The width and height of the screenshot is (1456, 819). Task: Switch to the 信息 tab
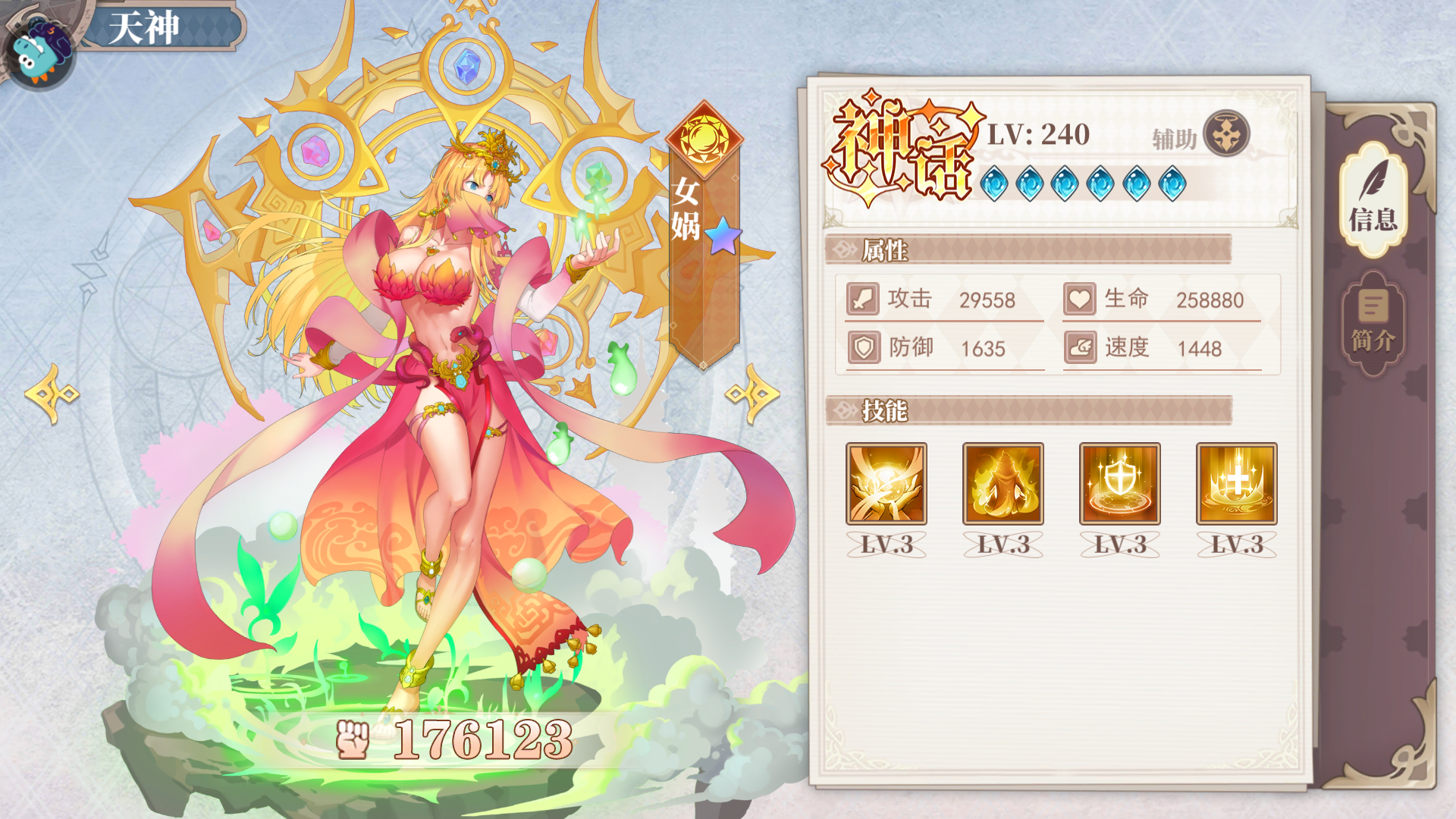(x=1373, y=199)
